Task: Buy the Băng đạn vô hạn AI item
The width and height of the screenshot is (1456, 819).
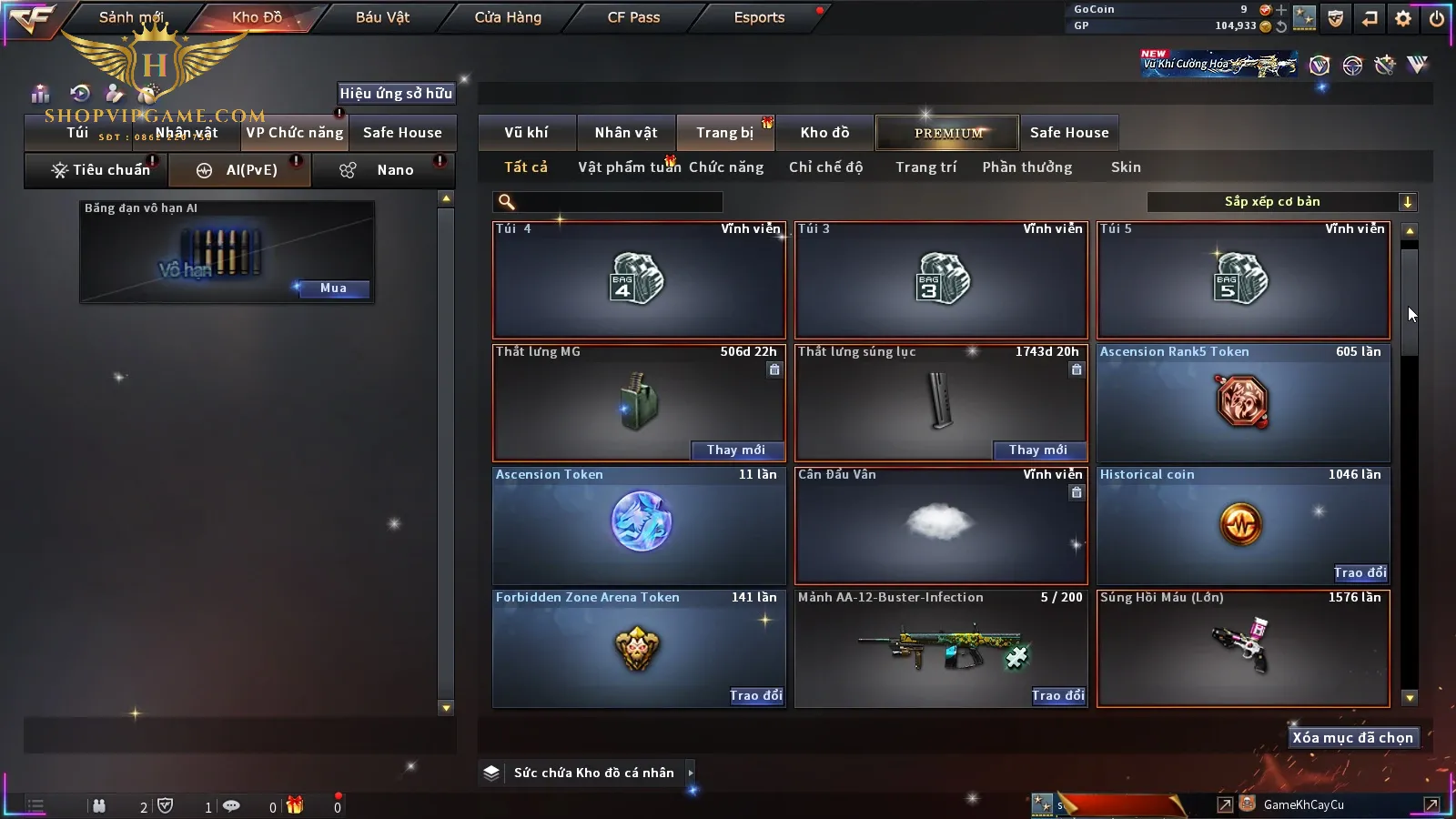Action: coord(333,288)
